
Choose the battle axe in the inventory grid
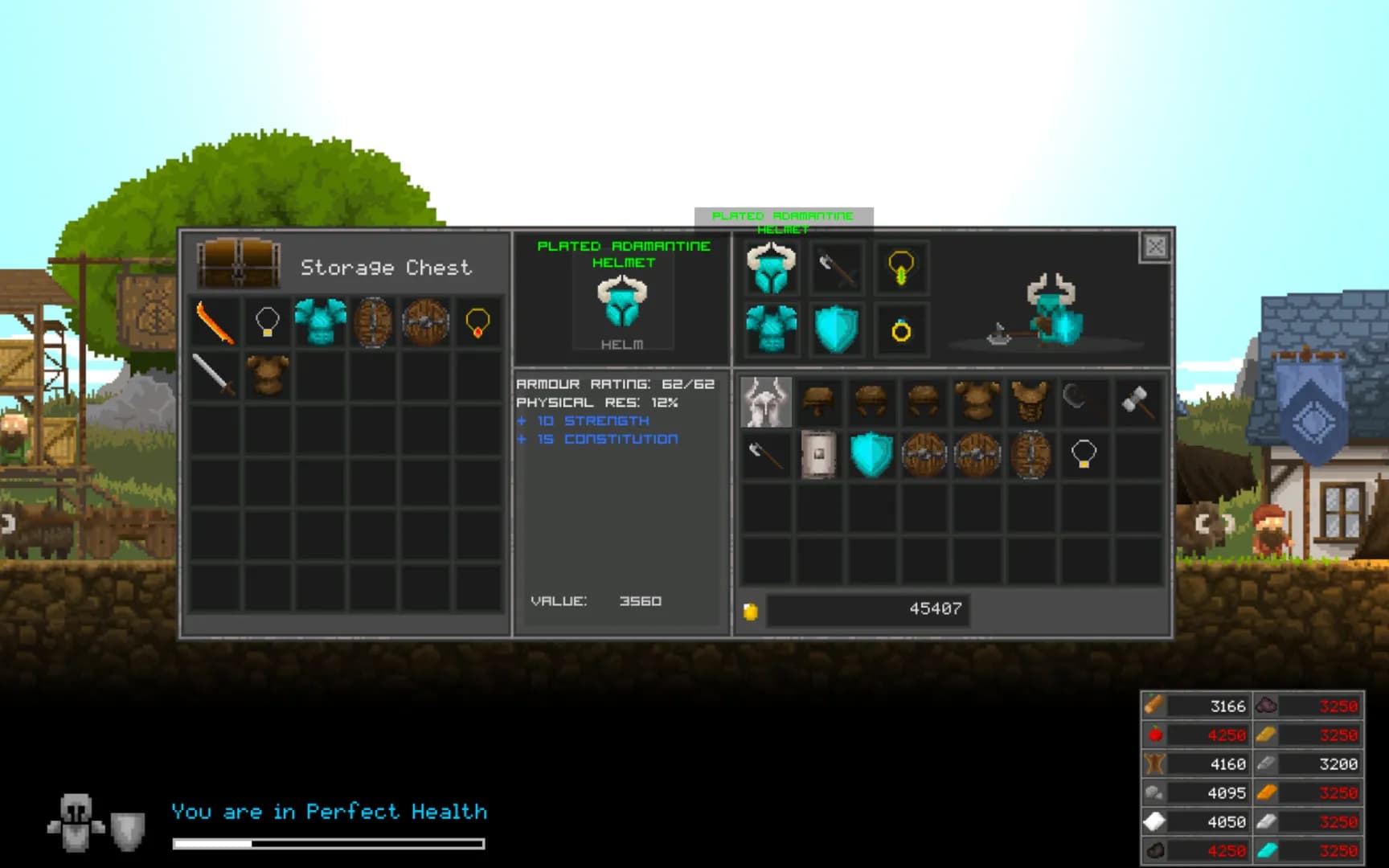[766, 455]
